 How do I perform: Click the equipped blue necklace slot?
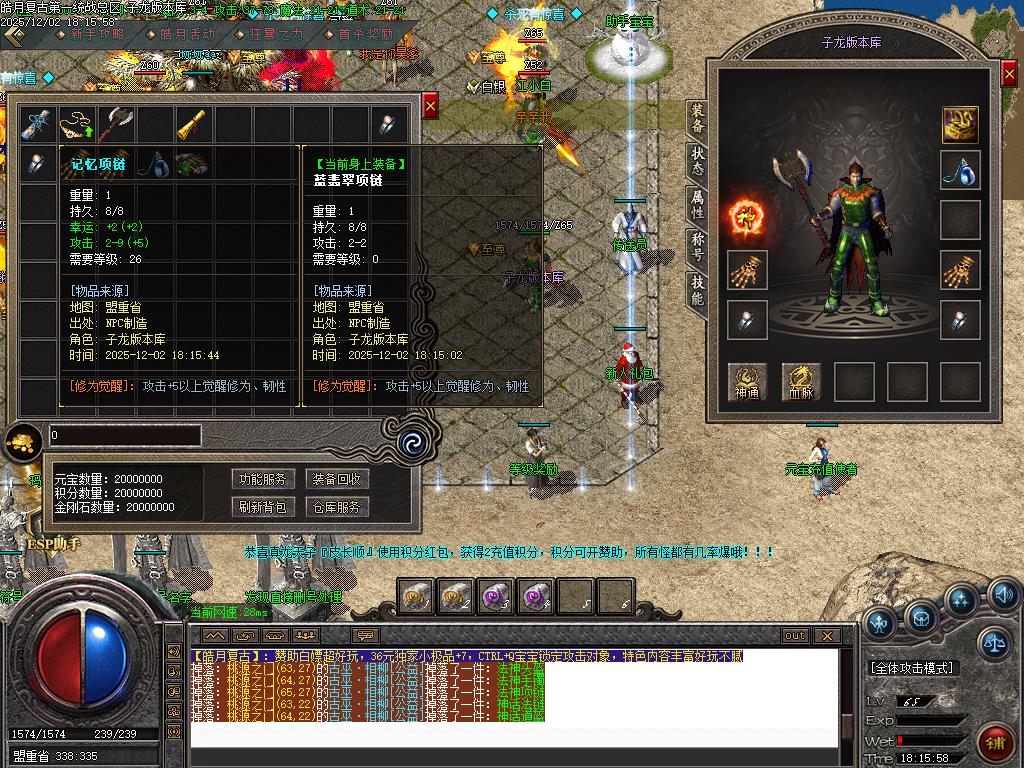[960, 170]
